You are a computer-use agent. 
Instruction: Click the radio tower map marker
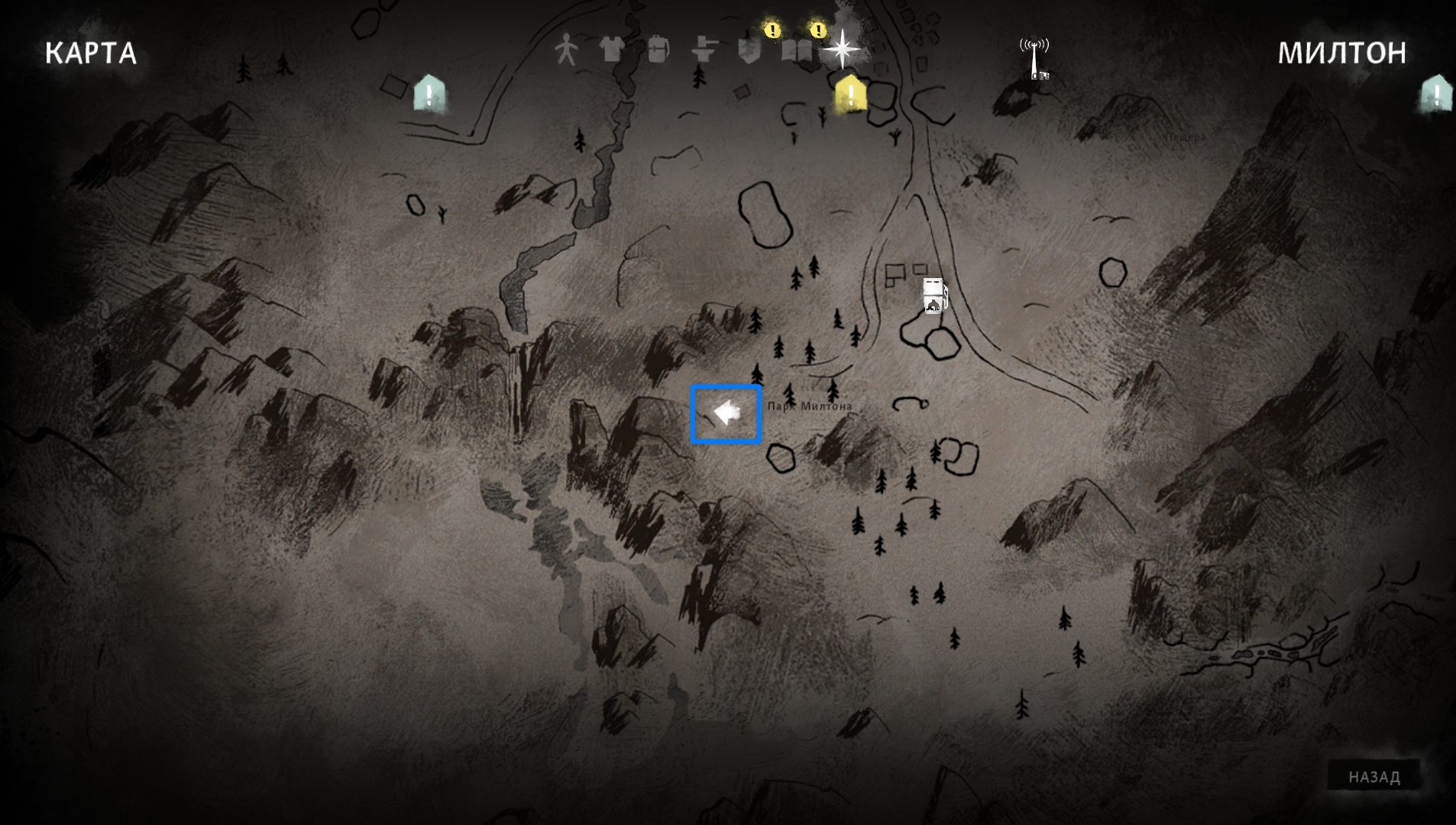[x=1034, y=58]
